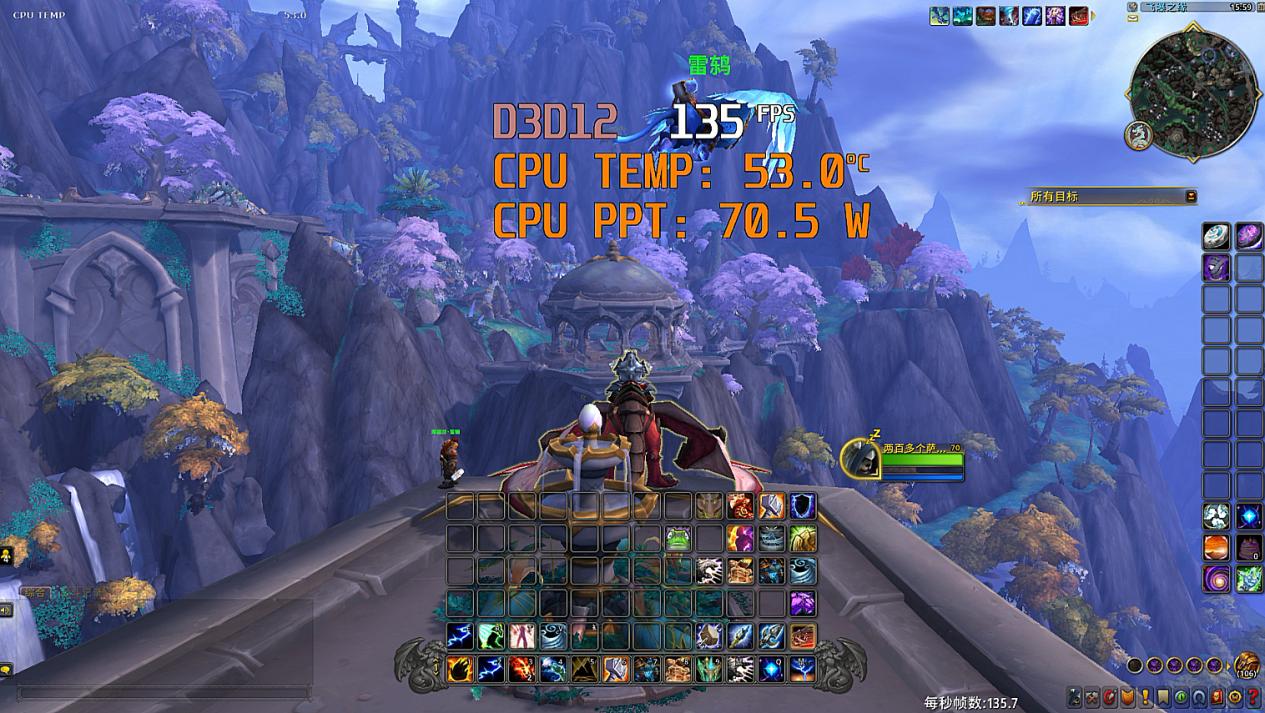Image resolution: width=1265 pixels, height=713 pixels.
Task: Click the yellow exclamation mark quest log button
Action: [1145, 697]
